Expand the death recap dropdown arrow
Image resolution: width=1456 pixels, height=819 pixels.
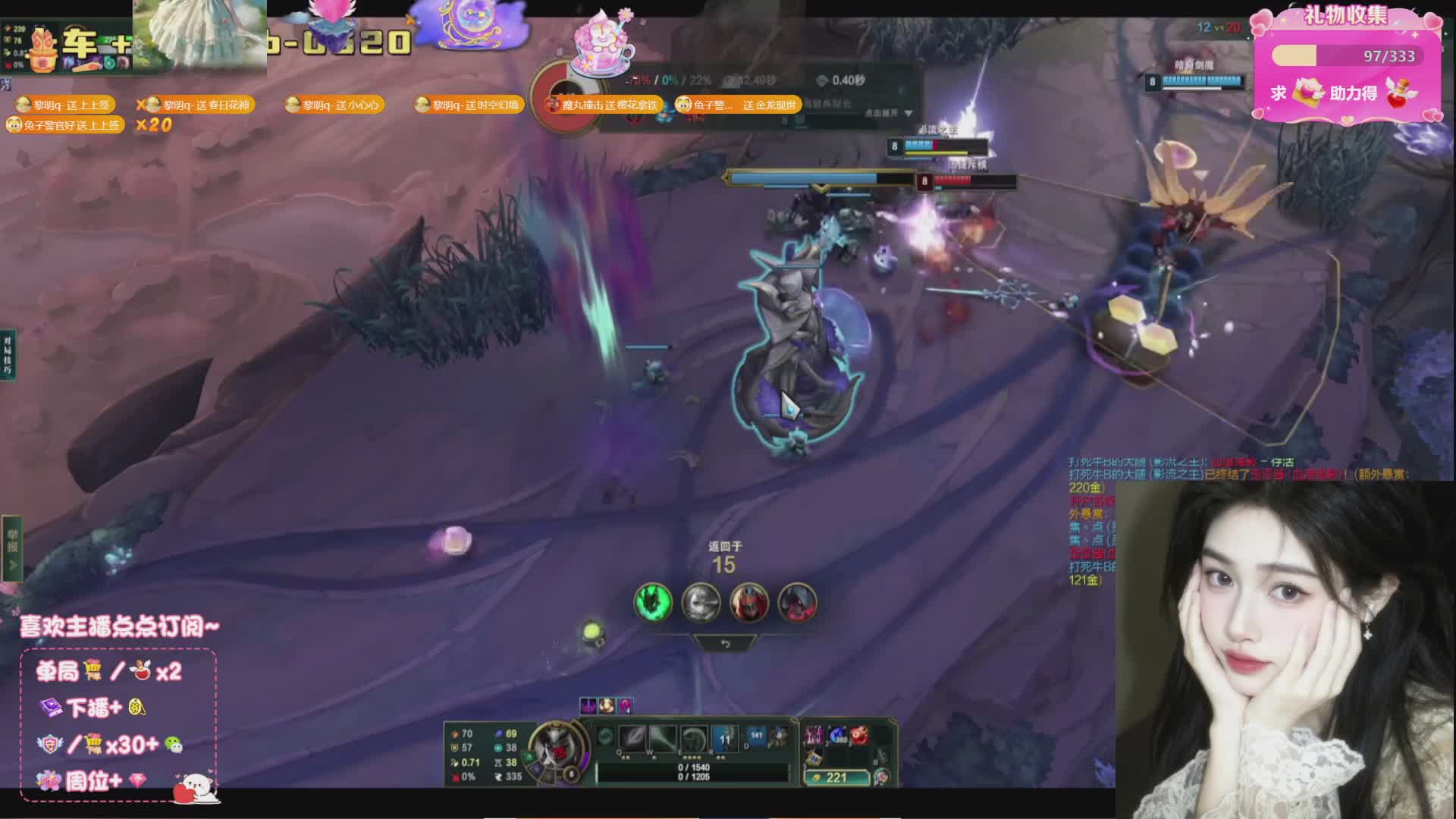(x=908, y=114)
